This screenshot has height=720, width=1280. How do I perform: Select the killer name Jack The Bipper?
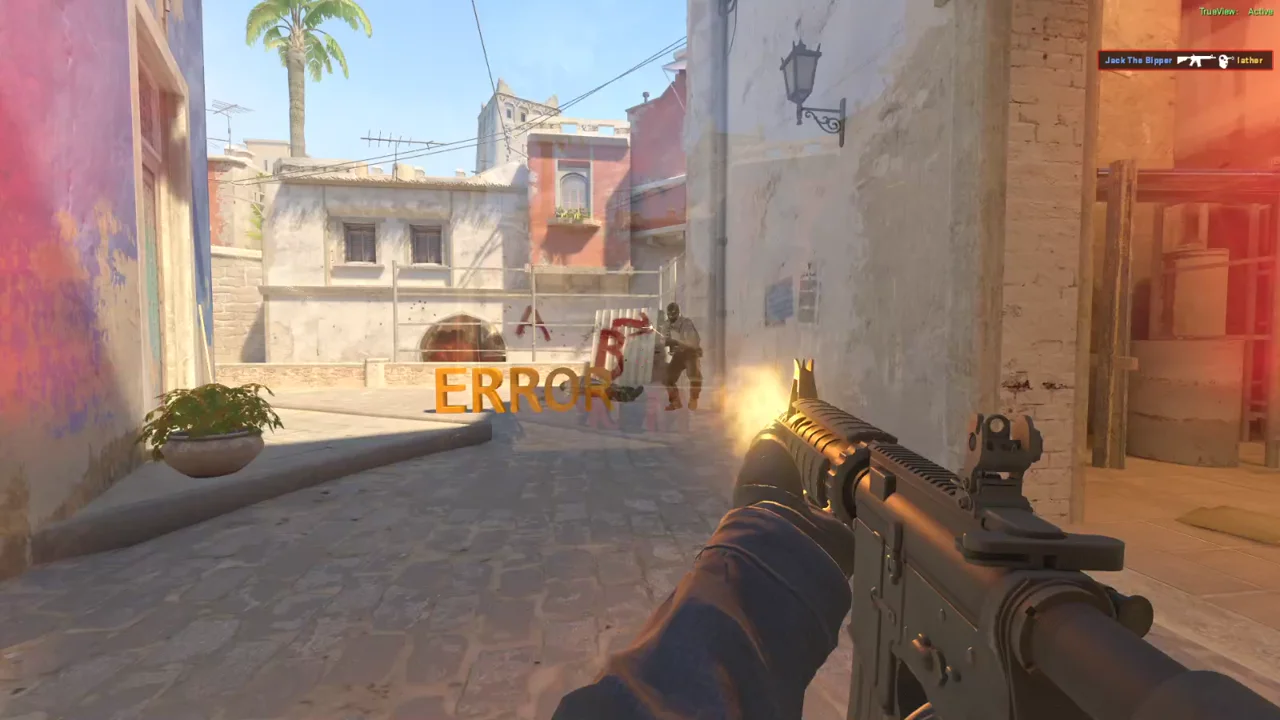pos(1138,61)
